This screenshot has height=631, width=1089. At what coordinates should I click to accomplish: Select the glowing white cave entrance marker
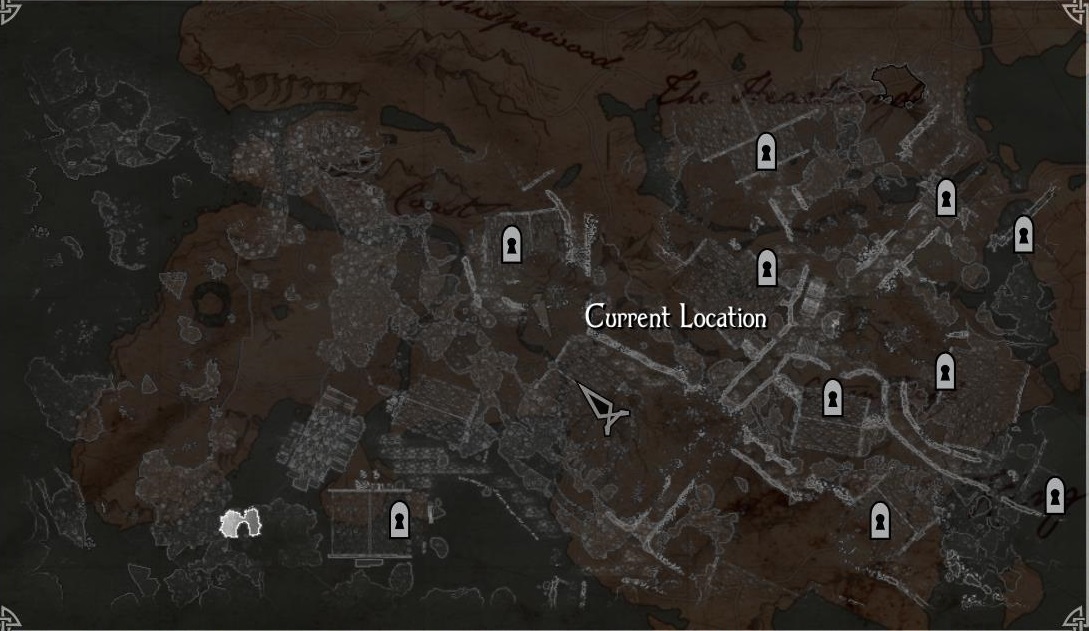240,523
